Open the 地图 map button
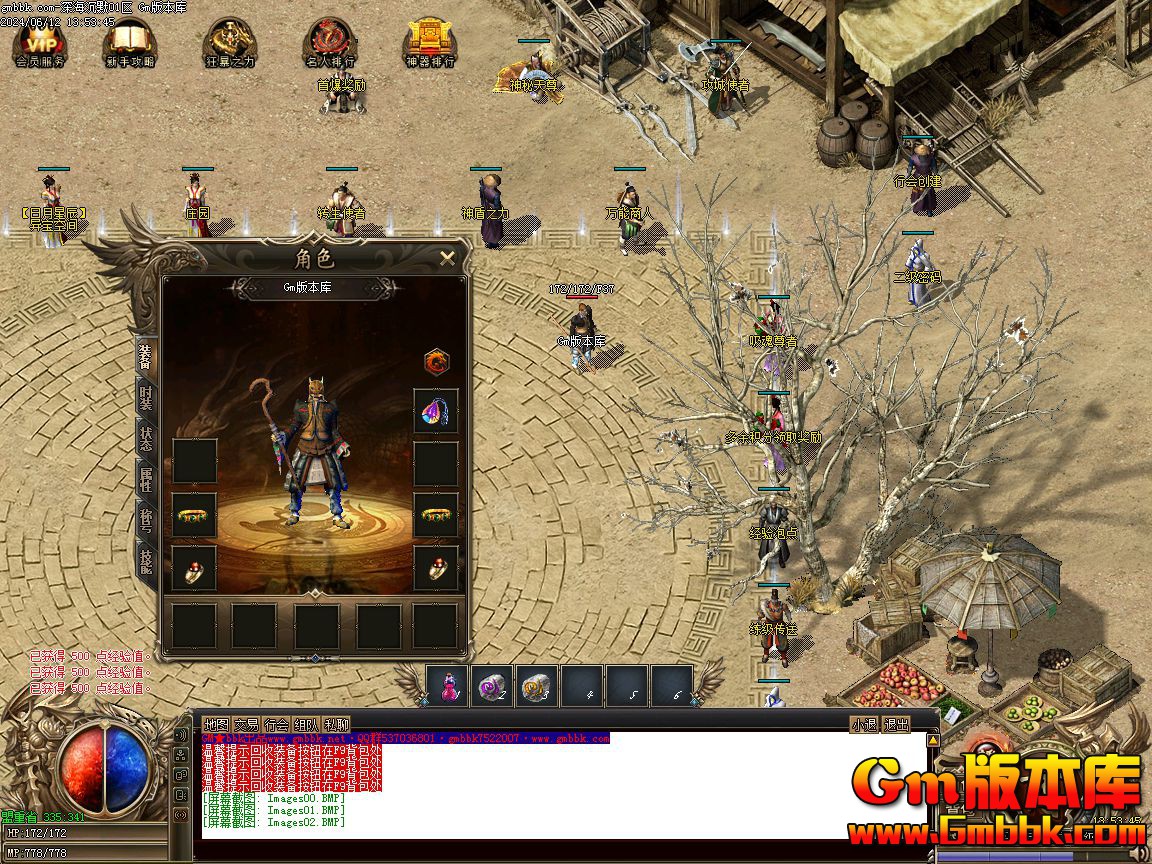Screen dimensions: 1152x864 (216, 725)
